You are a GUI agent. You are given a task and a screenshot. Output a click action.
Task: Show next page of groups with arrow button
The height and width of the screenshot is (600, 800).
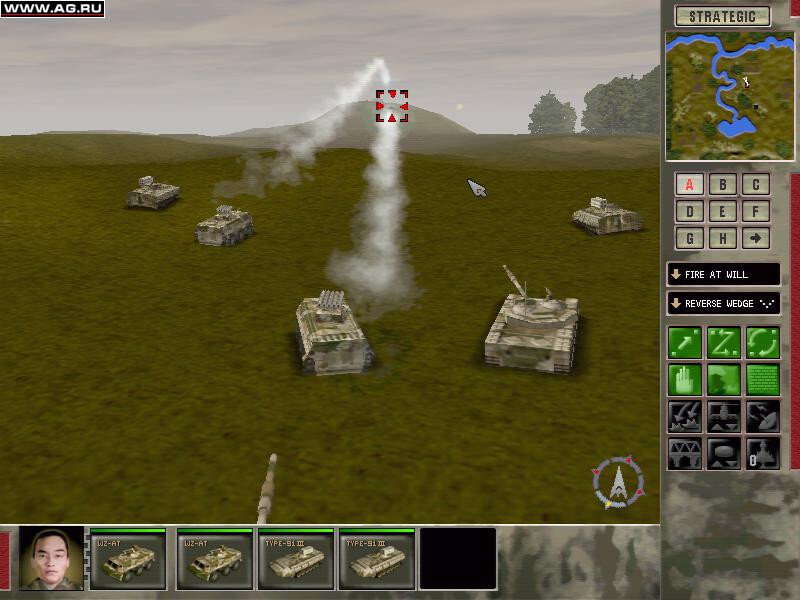755,238
